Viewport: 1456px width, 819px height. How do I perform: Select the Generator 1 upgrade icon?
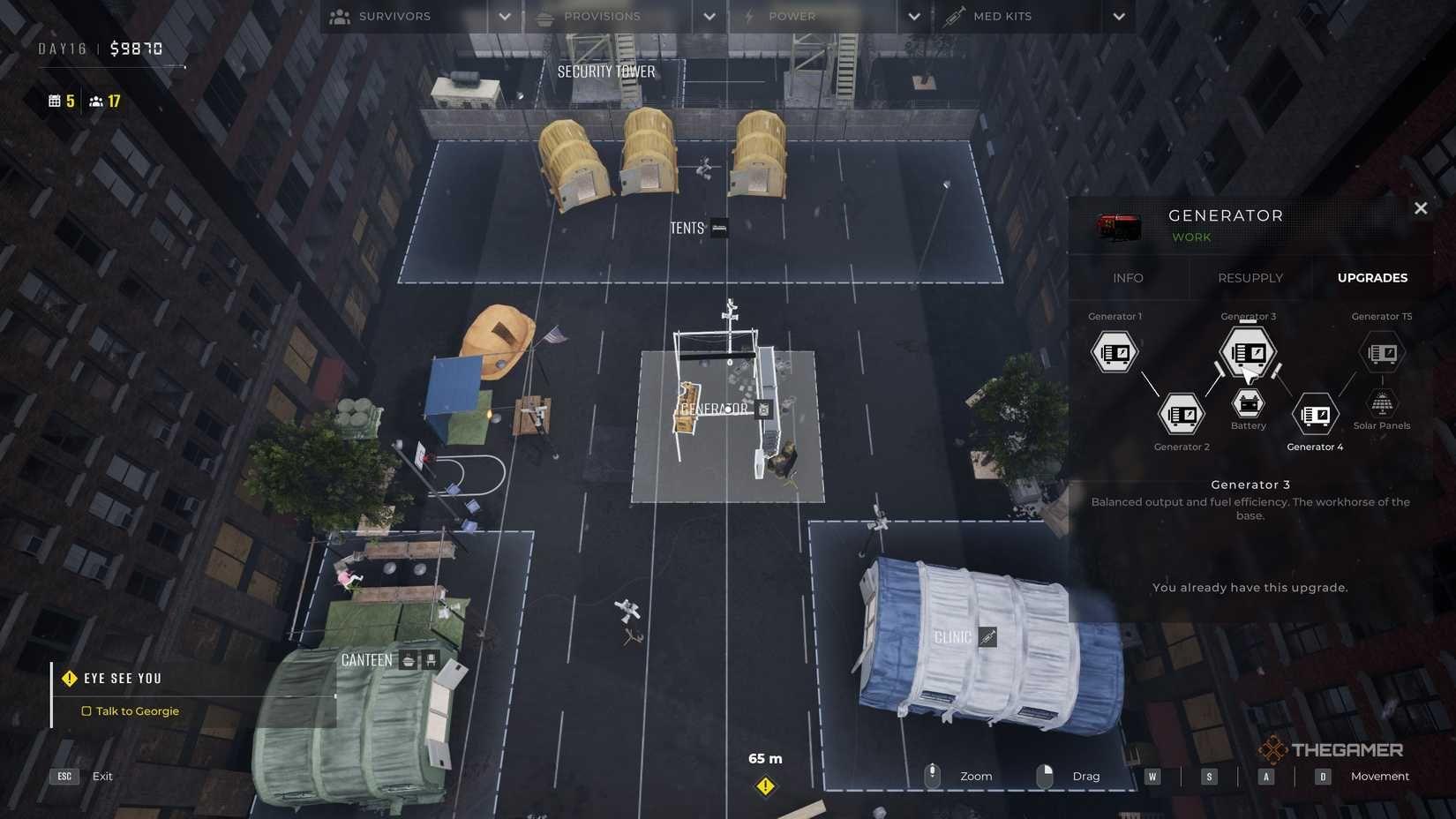click(1114, 351)
